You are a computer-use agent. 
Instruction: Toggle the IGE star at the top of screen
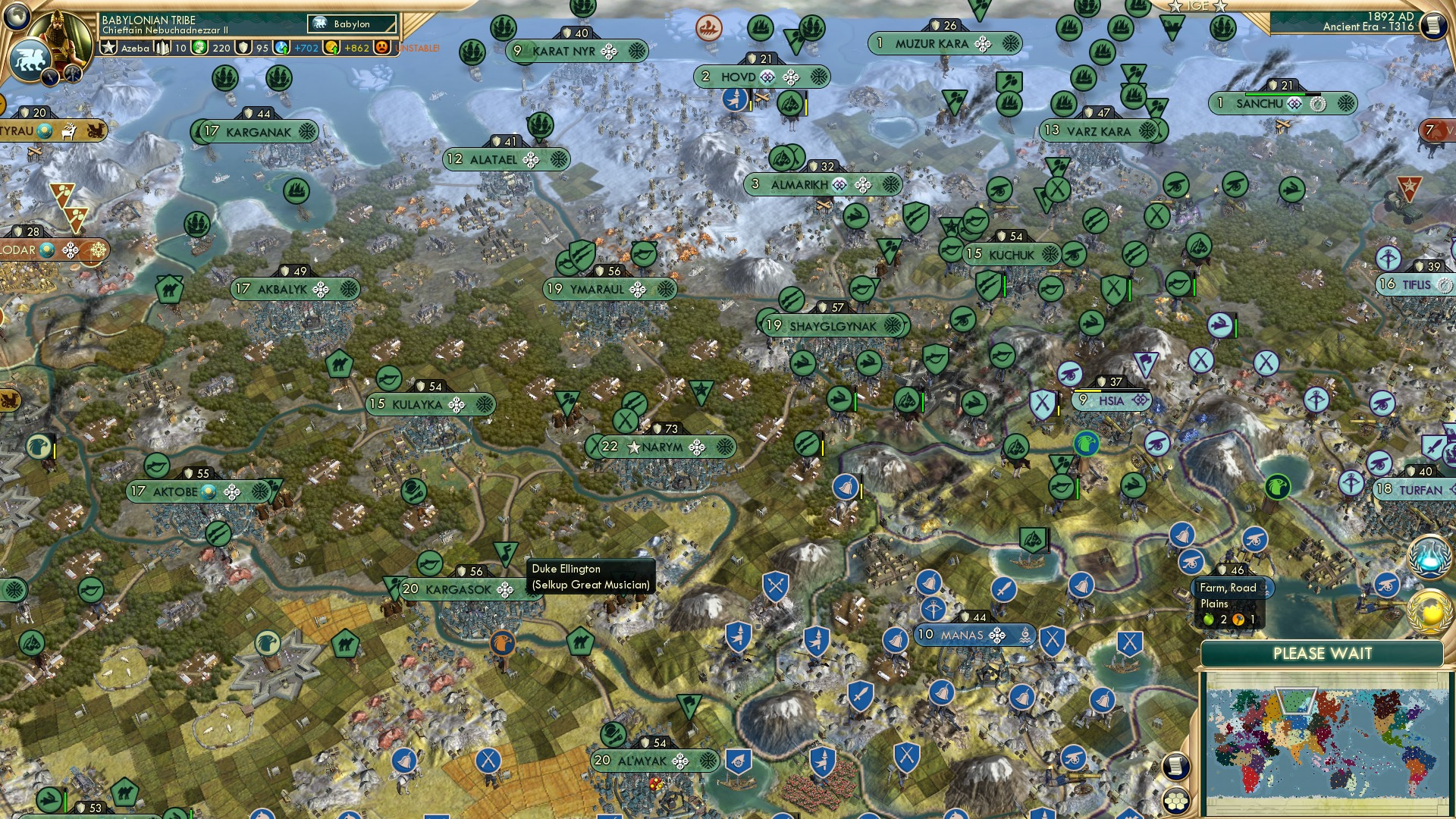(x=1174, y=6)
